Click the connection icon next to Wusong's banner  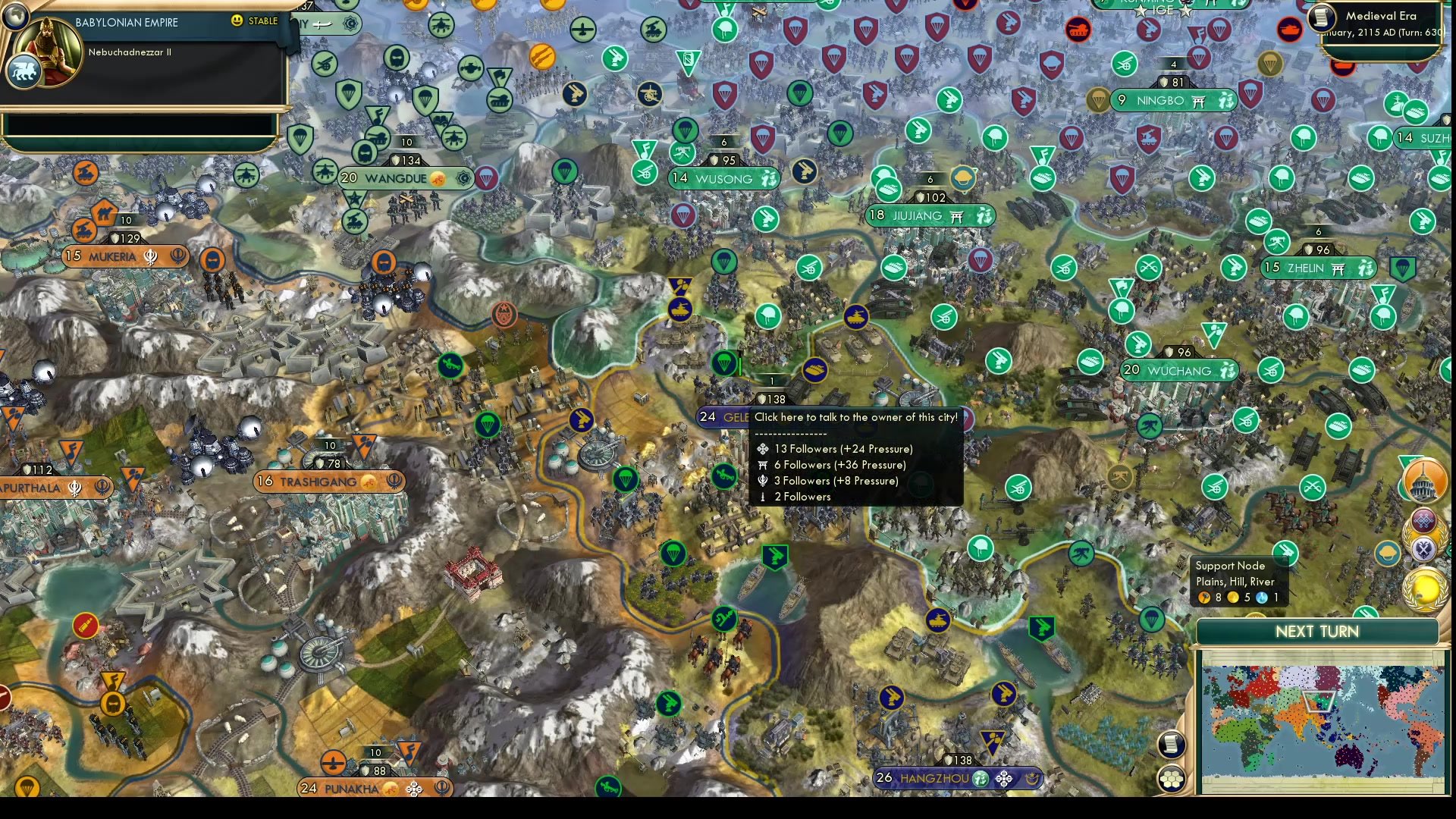point(770,179)
